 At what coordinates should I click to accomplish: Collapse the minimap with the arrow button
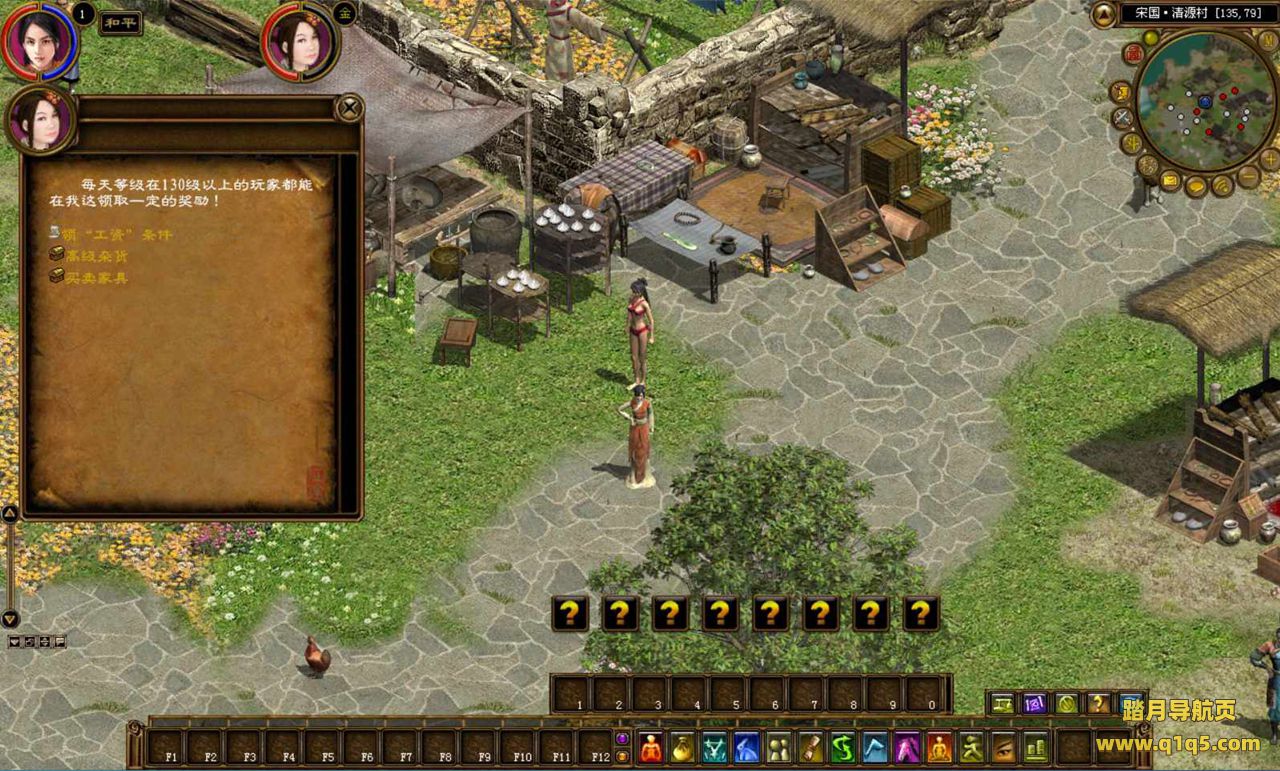(1104, 13)
